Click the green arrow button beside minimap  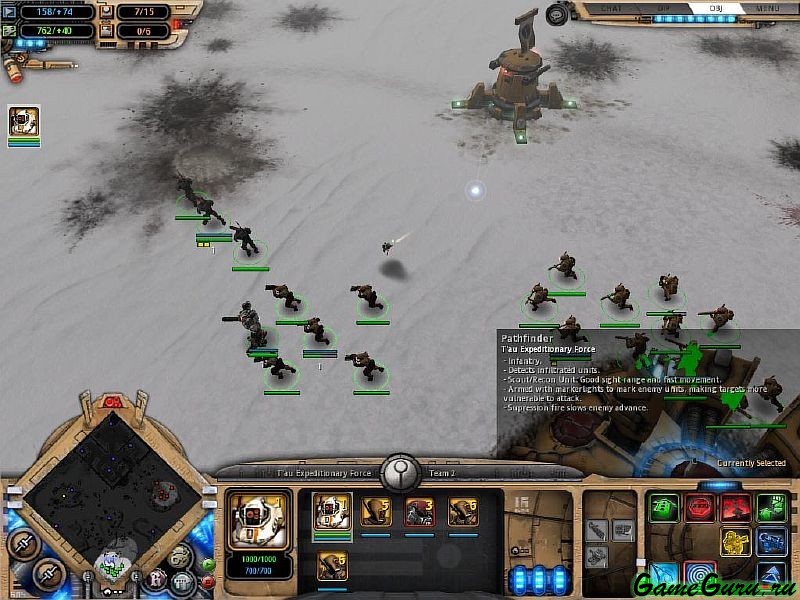click(x=209, y=564)
